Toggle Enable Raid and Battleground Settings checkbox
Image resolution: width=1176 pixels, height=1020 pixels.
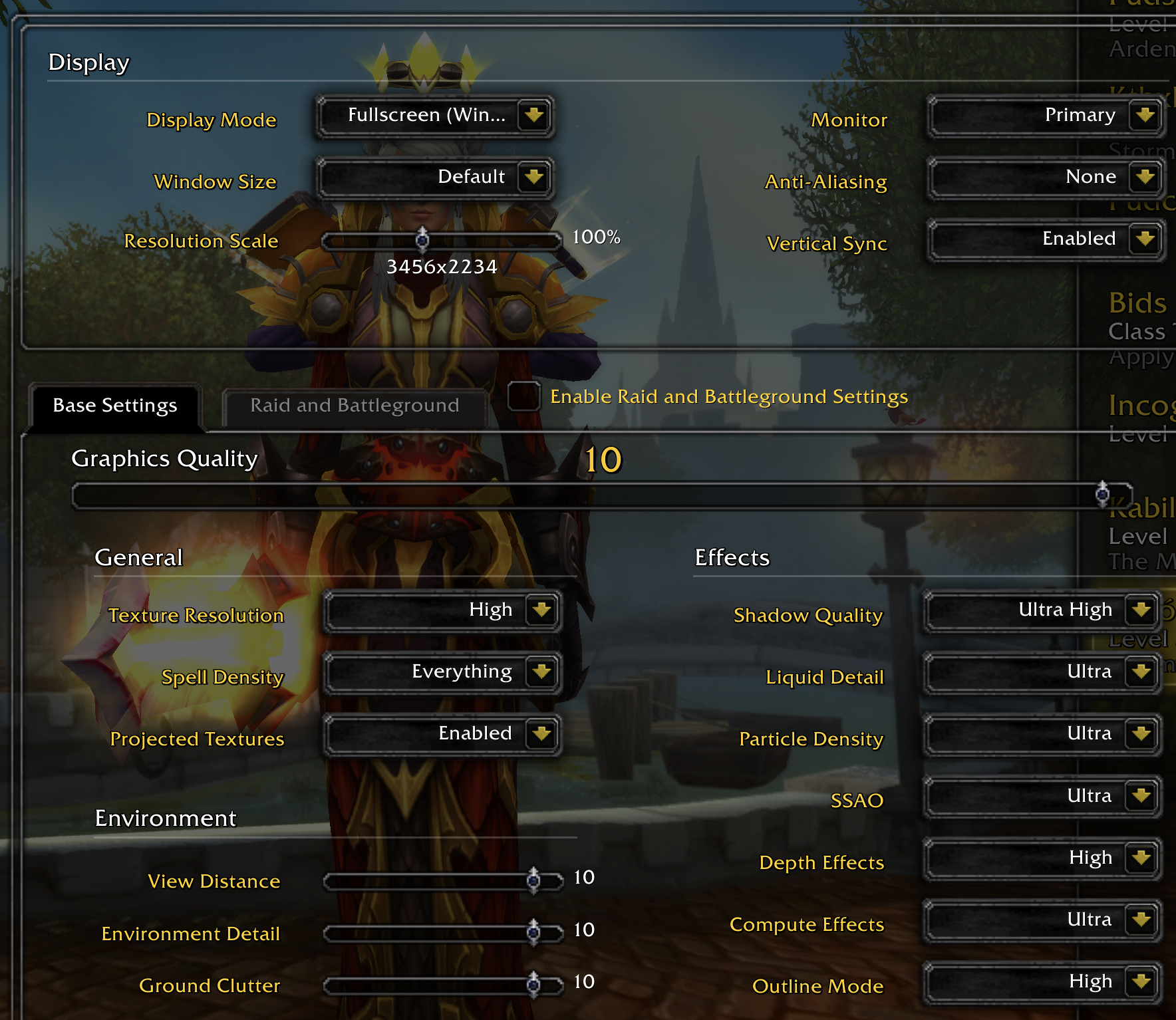[x=523, y=396]
